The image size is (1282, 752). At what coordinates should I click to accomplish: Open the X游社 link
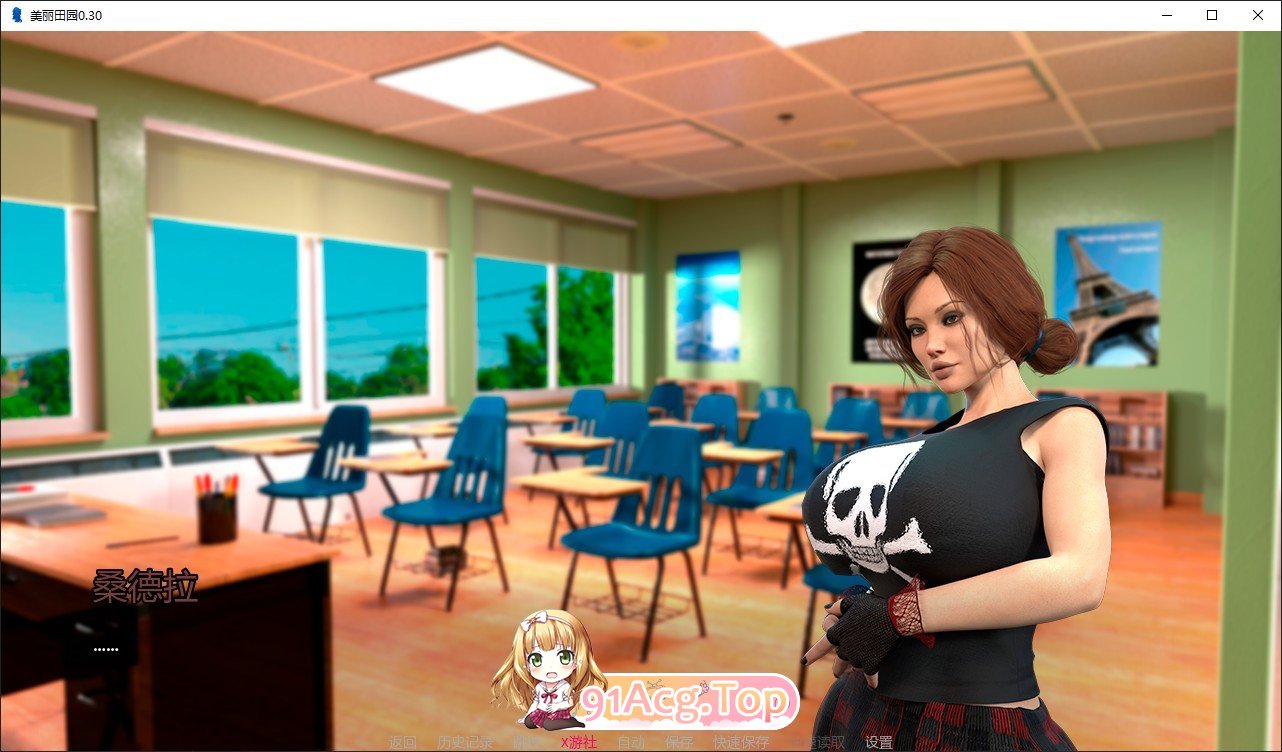pyautogui.click(x=578, y=744)
